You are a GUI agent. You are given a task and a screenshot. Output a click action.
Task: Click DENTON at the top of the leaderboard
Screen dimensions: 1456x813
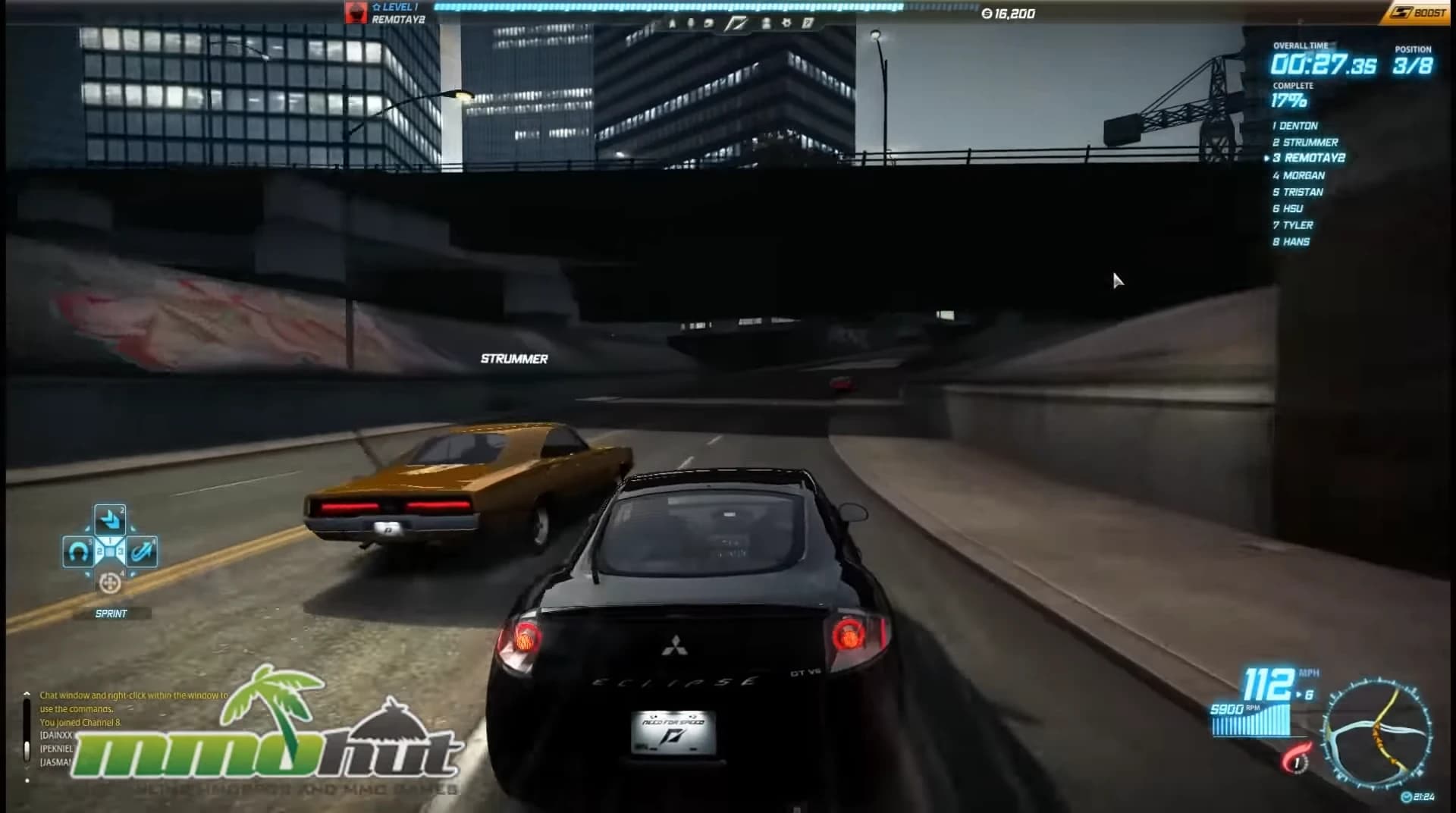pyautogui.click(x=1296, y=126)
